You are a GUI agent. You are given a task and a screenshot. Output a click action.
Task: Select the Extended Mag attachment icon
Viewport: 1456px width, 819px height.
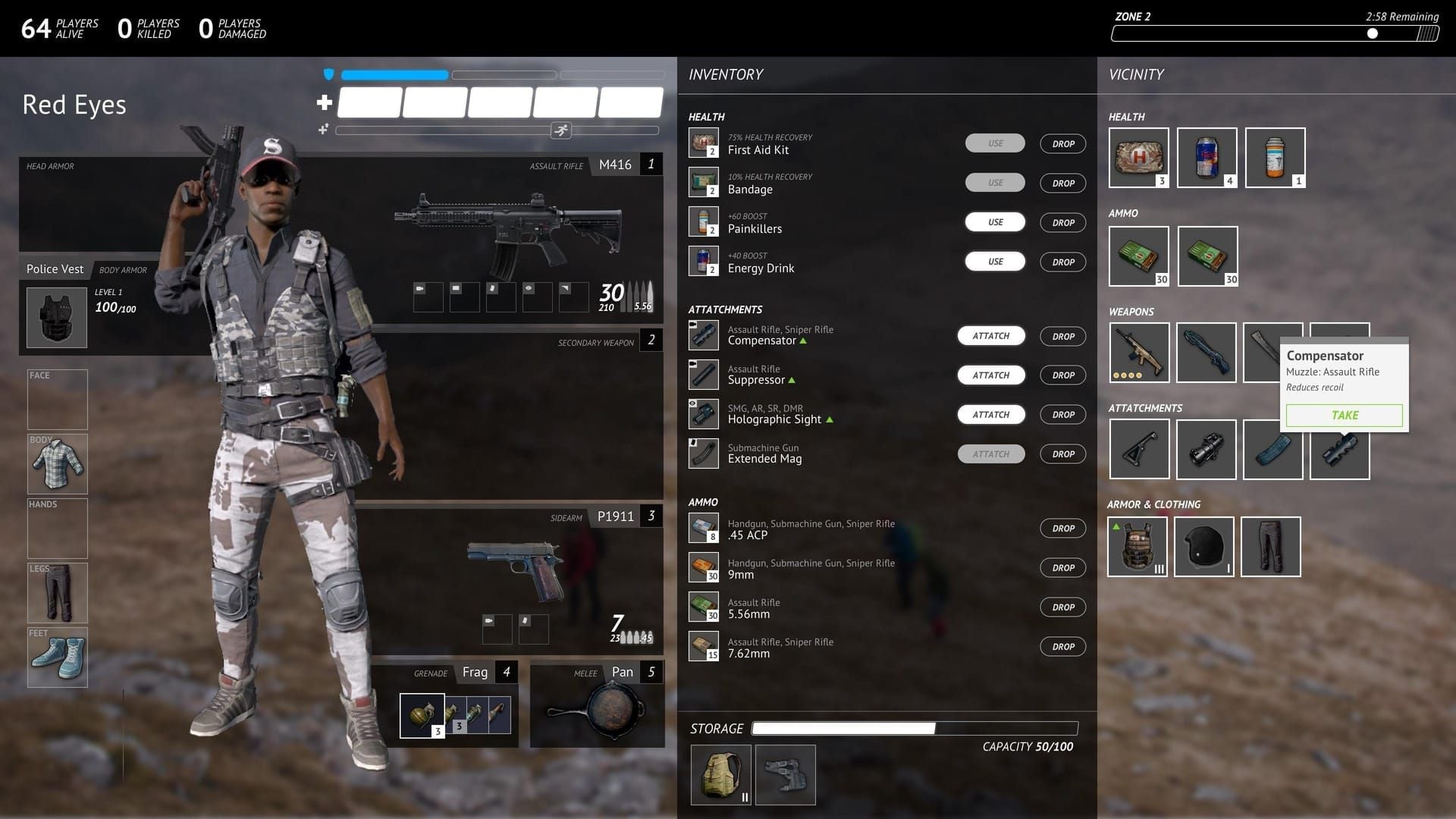click(703, 453)
